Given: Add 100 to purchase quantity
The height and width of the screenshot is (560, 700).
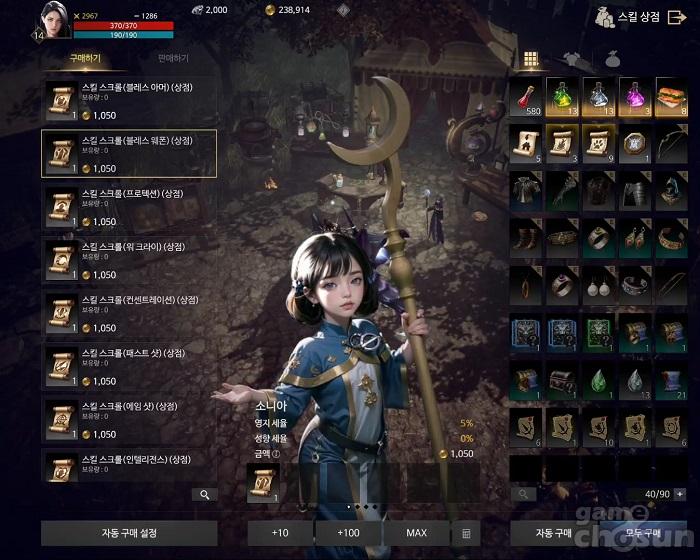Looking at the screenshot, I should click(349, 533).
